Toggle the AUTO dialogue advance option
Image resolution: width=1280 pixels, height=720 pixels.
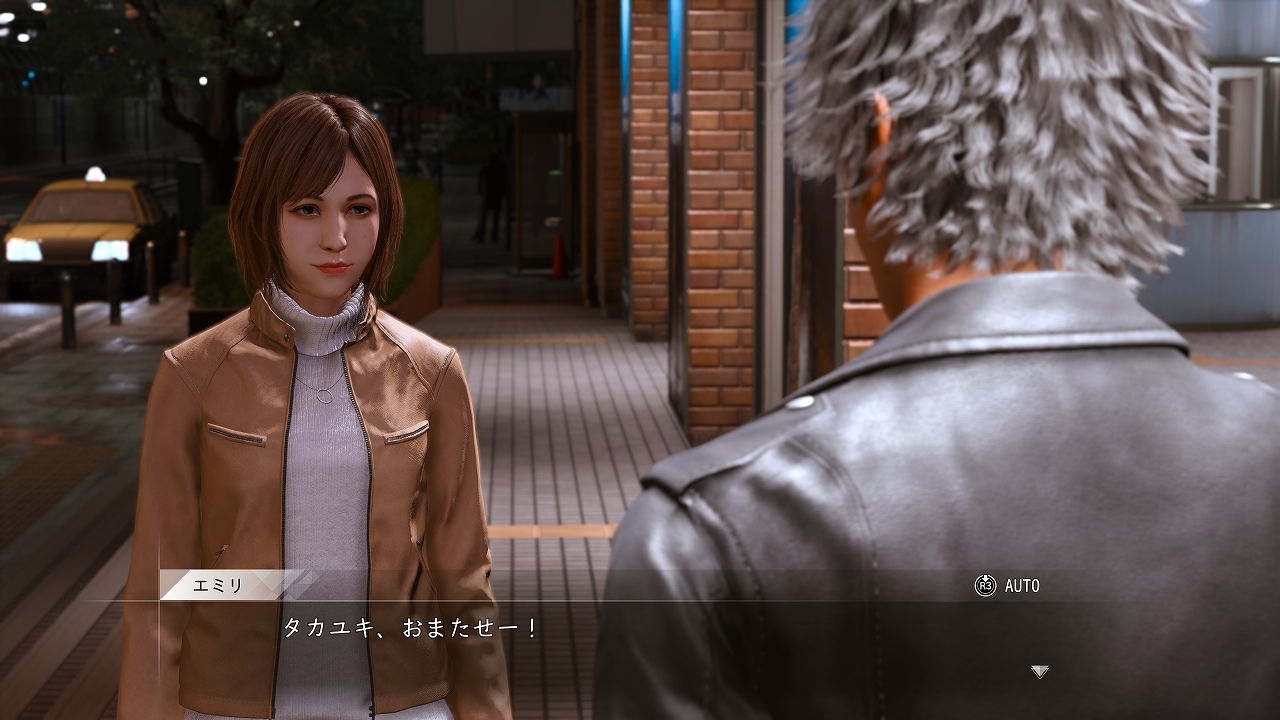(1008, 586)
